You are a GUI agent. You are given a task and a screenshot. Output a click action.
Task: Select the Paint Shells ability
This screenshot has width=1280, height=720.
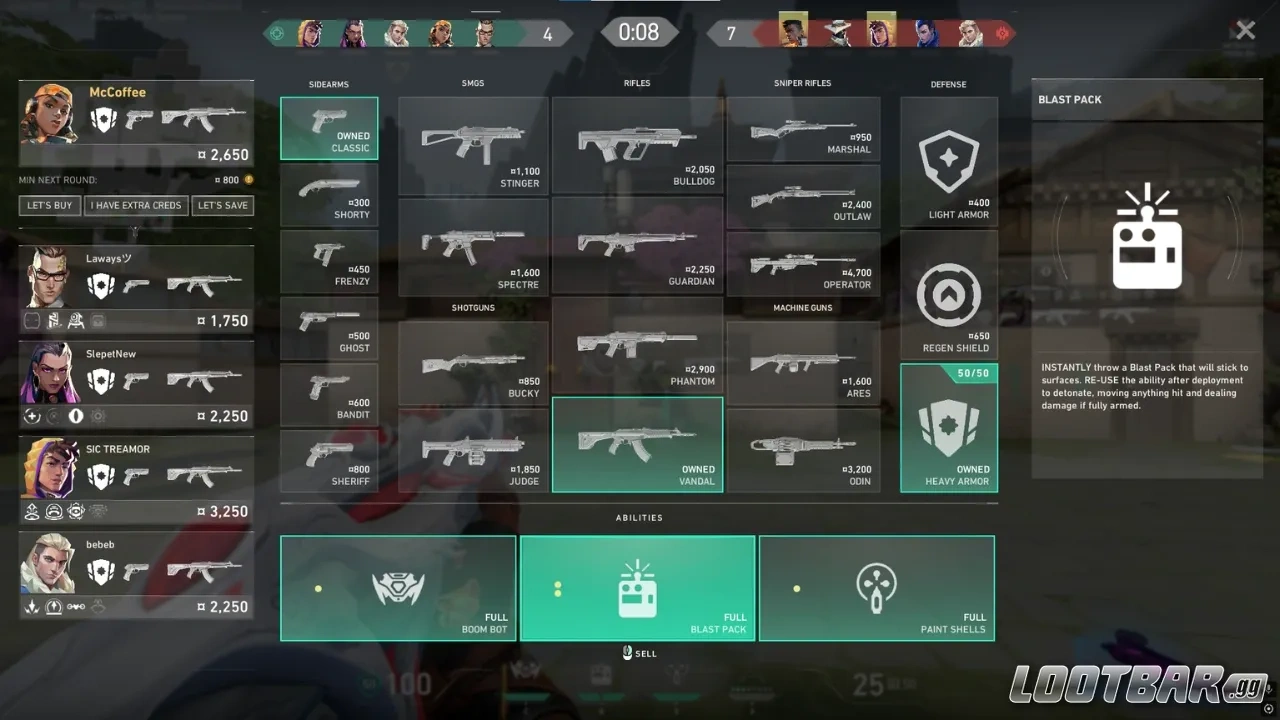point(877,588)
